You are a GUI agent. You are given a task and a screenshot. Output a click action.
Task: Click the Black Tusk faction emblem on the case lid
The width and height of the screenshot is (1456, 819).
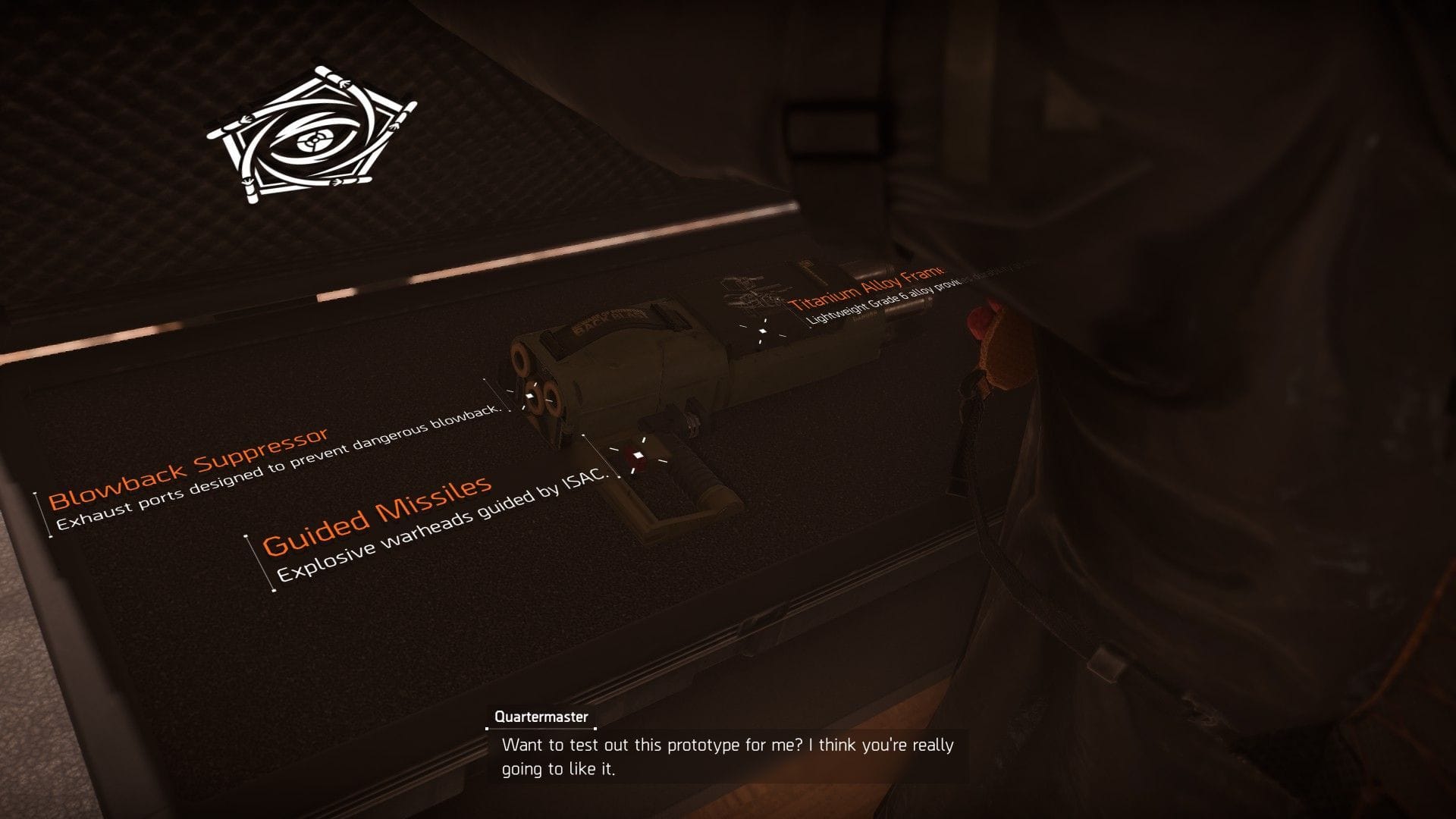[315, 136]
